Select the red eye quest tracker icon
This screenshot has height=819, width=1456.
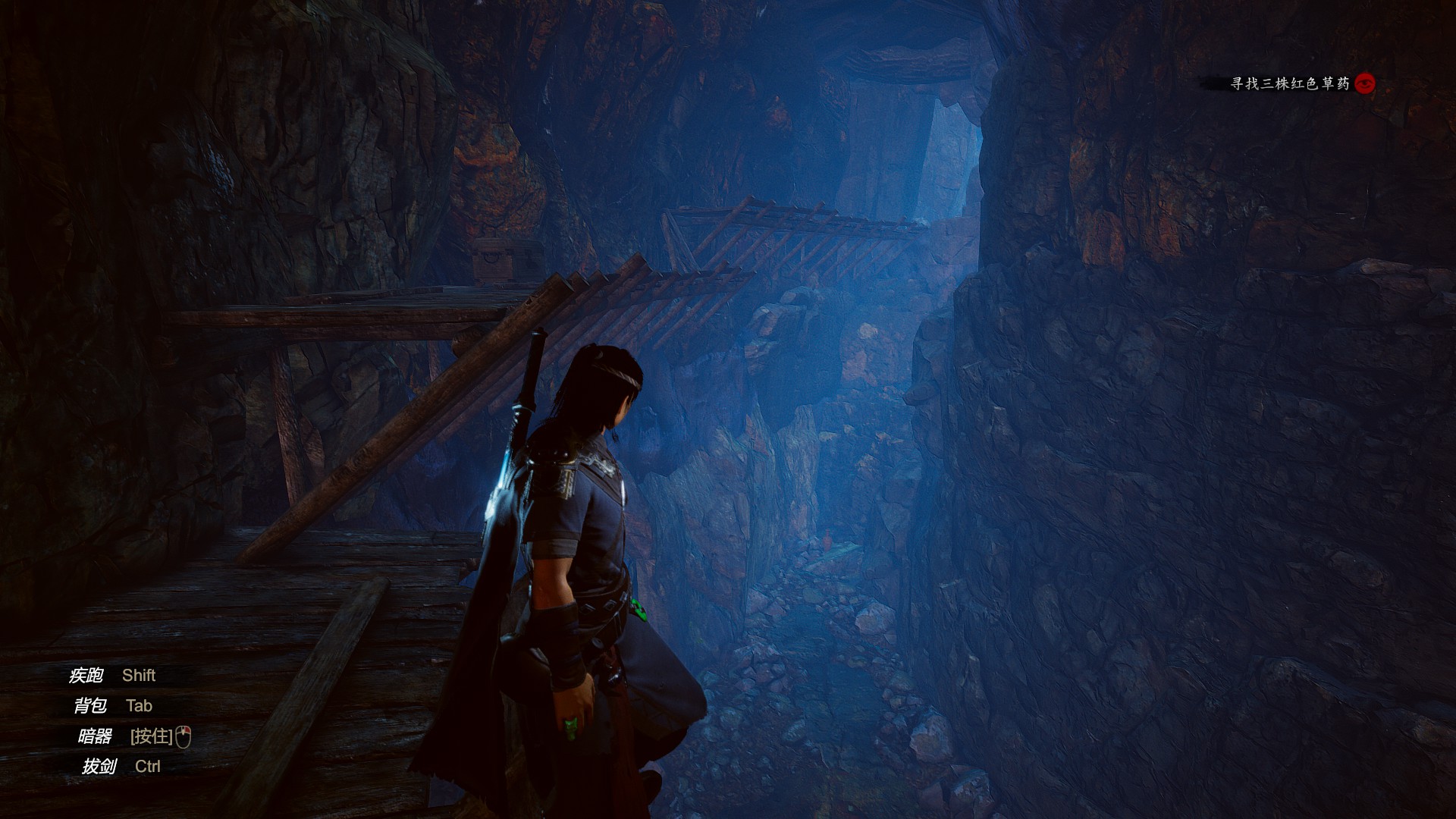pos(1365,83)
